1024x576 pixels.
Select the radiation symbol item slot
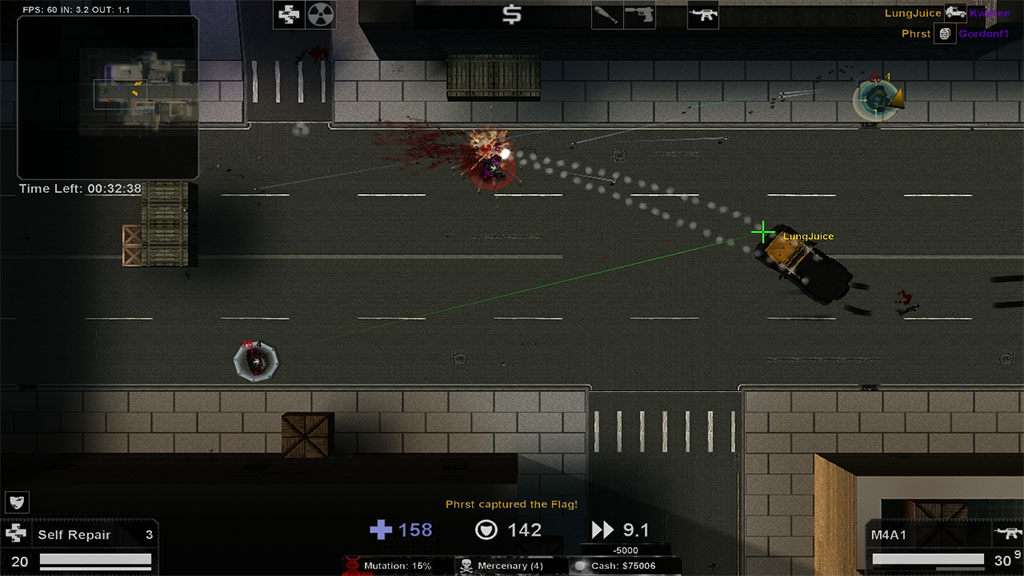click(320, 15)
